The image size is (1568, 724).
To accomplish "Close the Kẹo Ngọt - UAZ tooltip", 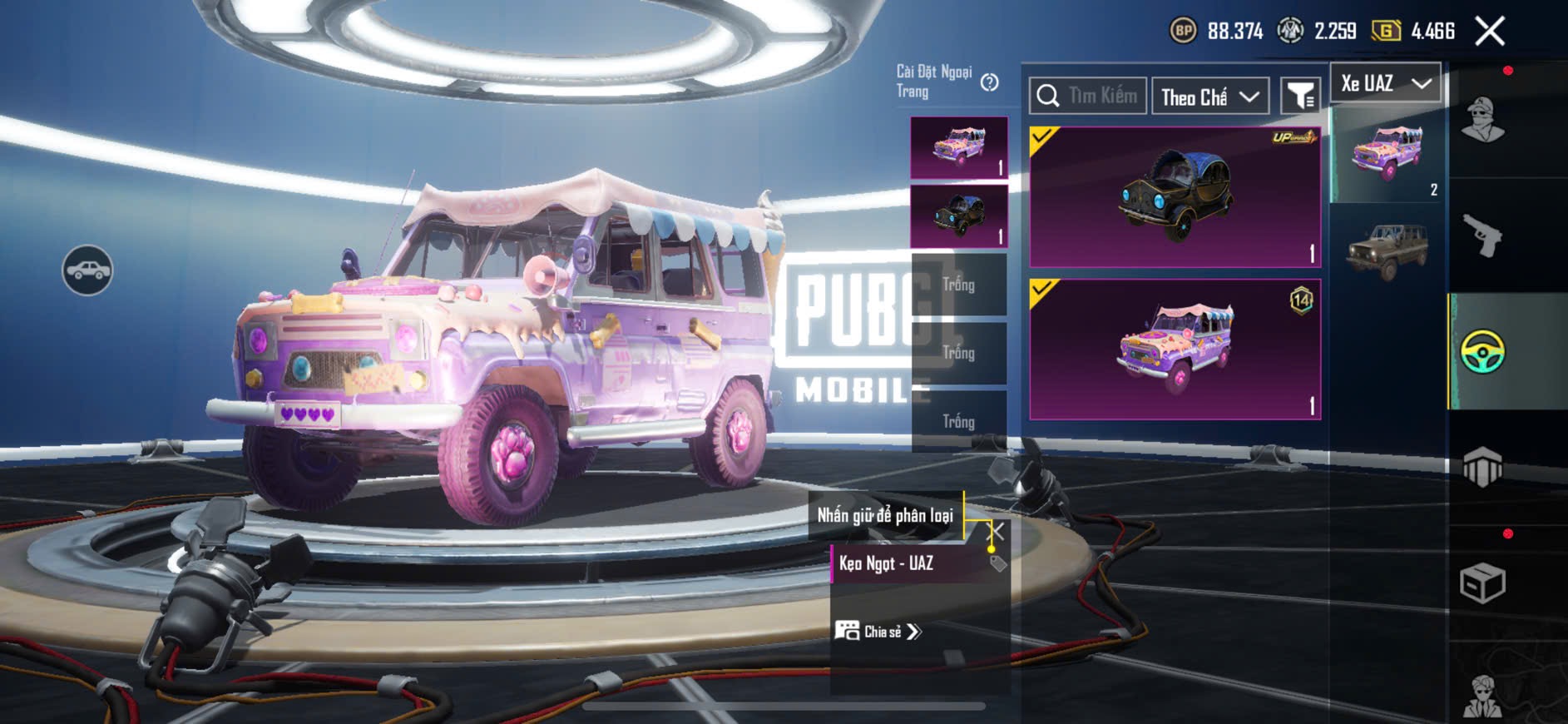I will [x=995, y=531].
